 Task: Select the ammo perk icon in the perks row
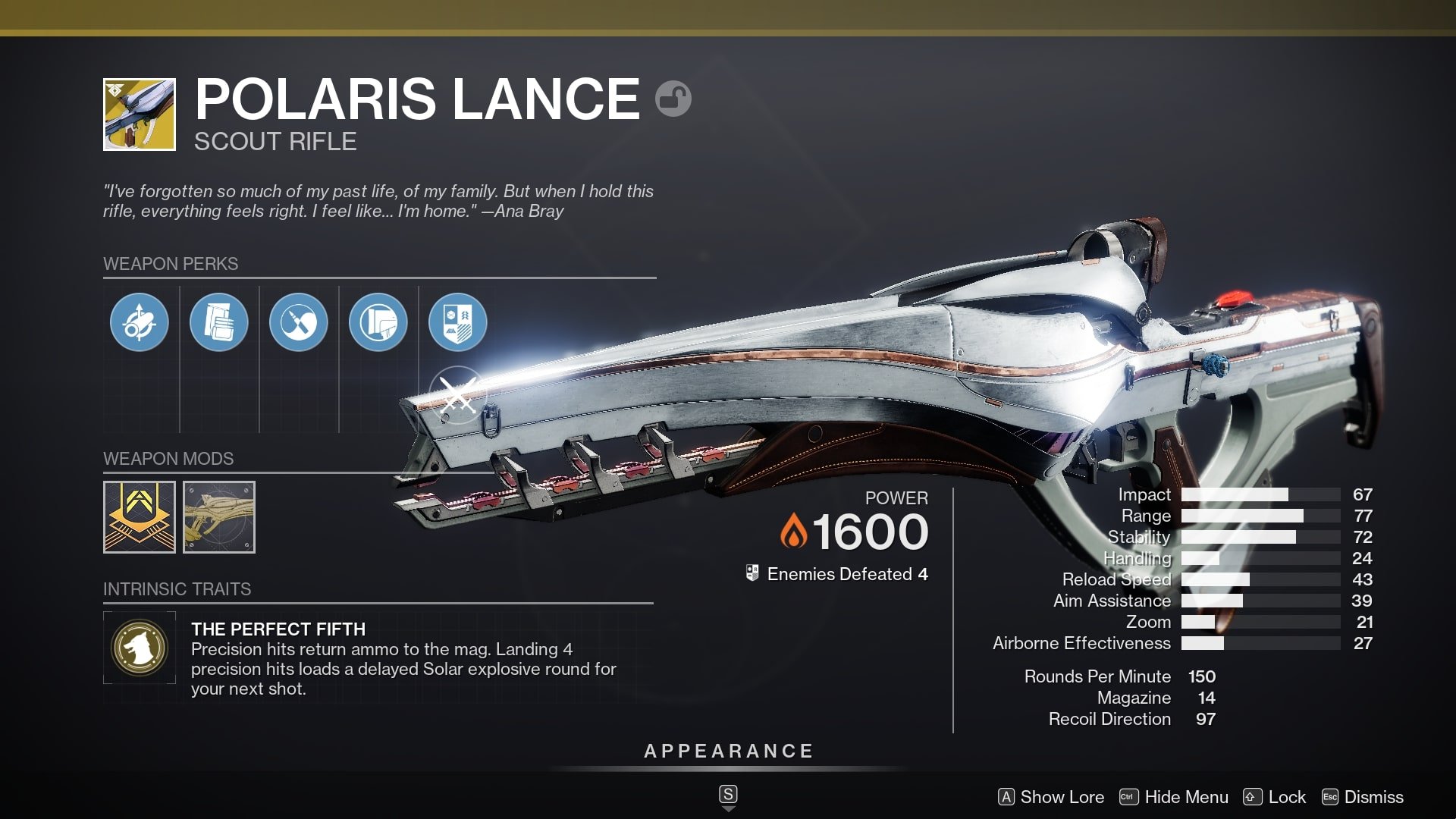[300, 322]
